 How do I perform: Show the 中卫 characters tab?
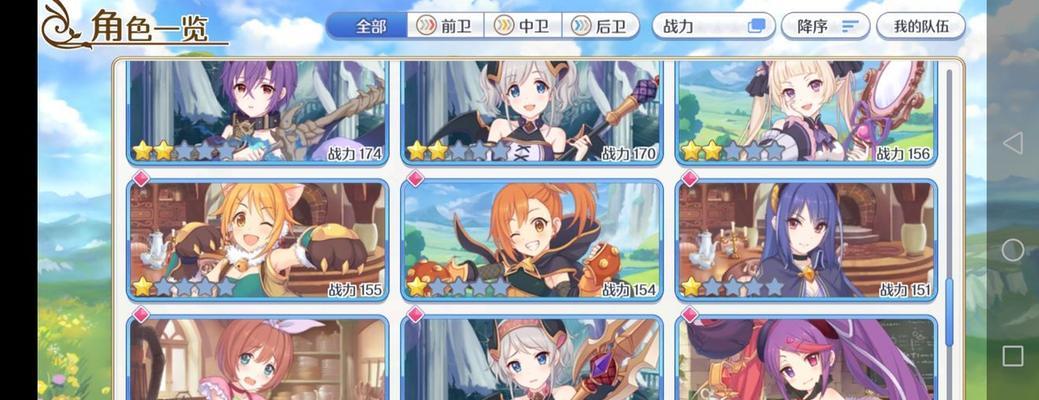(x=524, y=26)
